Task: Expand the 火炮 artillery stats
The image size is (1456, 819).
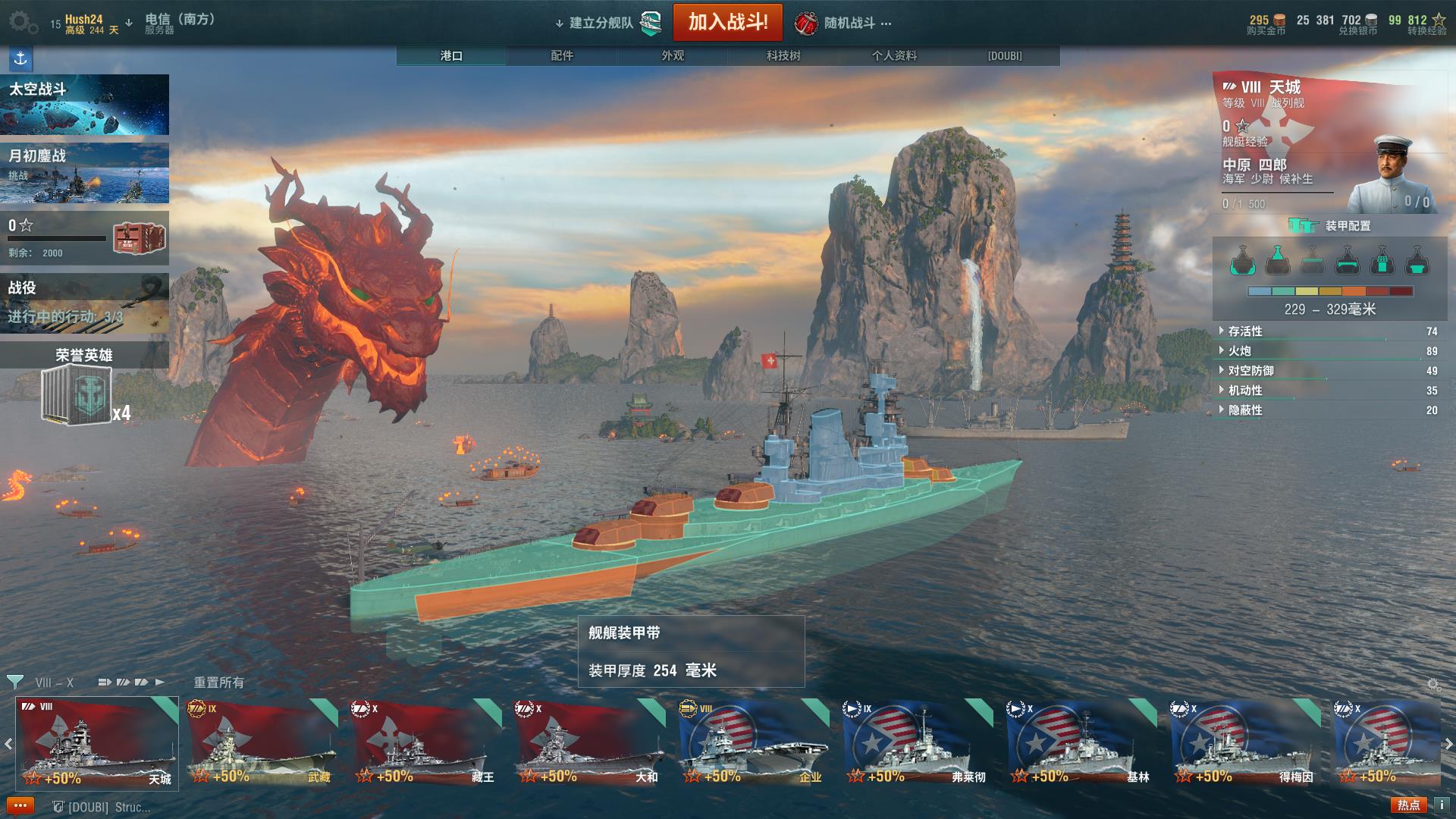Action: click(1240, 351)
